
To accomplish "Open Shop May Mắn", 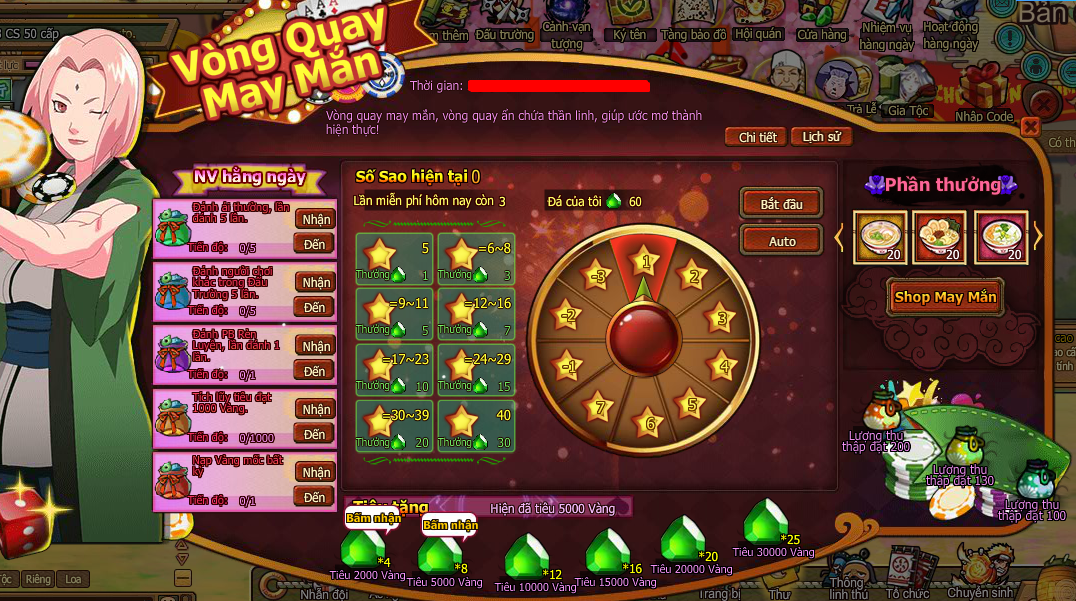I will [945, 297].
